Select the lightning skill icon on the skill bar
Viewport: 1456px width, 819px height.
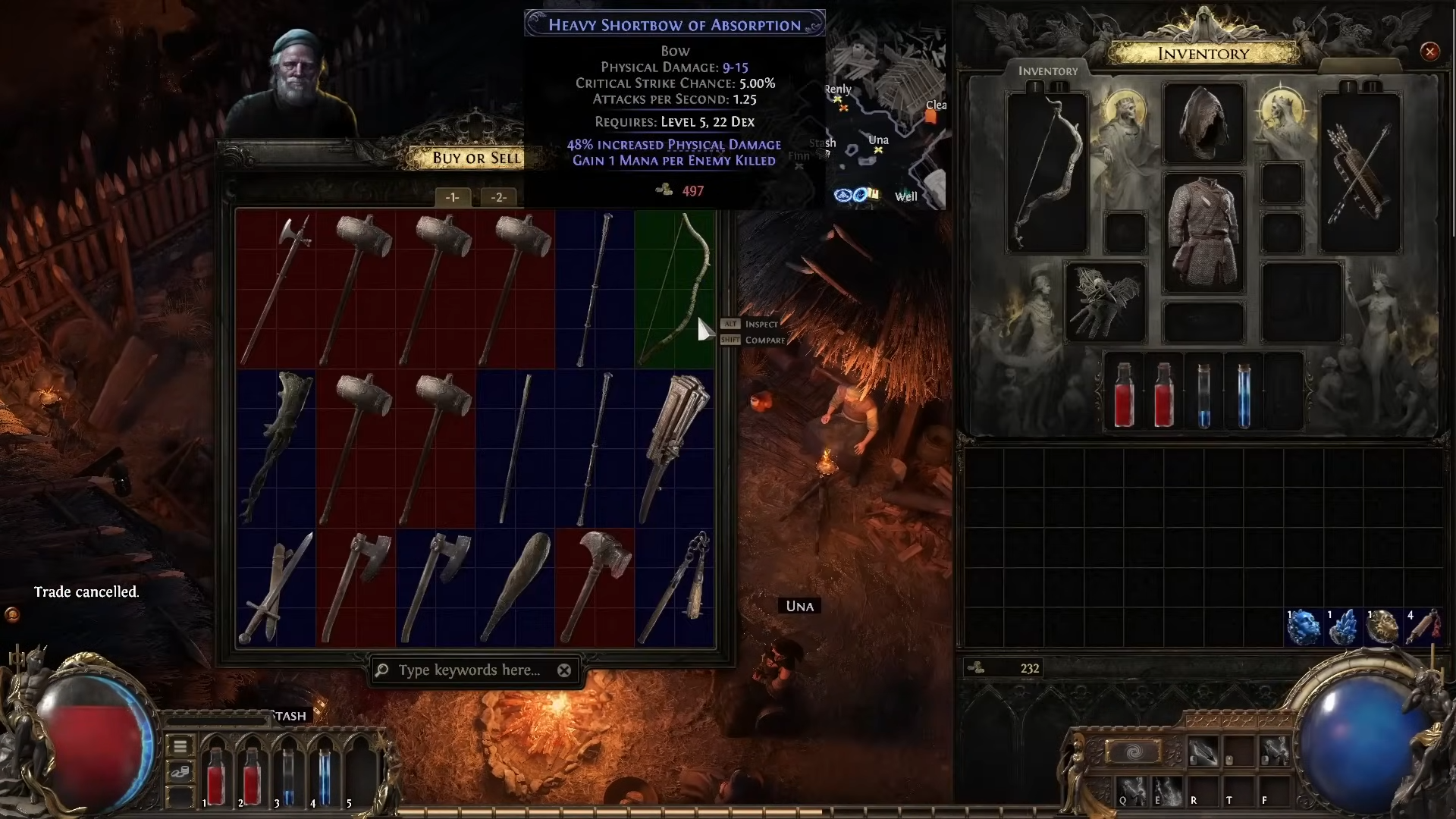[x=1273, y=751]
